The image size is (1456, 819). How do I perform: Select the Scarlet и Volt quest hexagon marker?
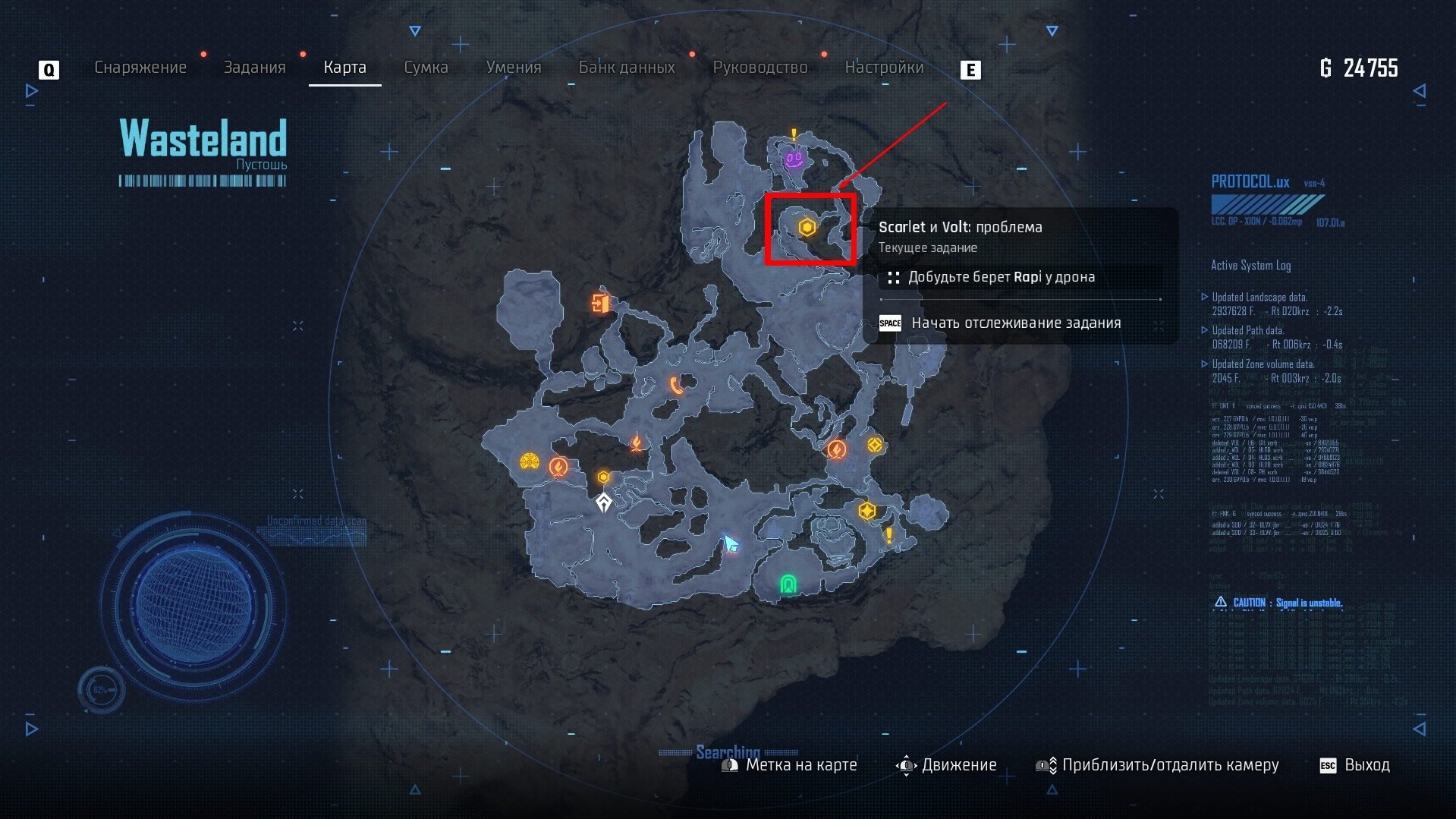807,227
